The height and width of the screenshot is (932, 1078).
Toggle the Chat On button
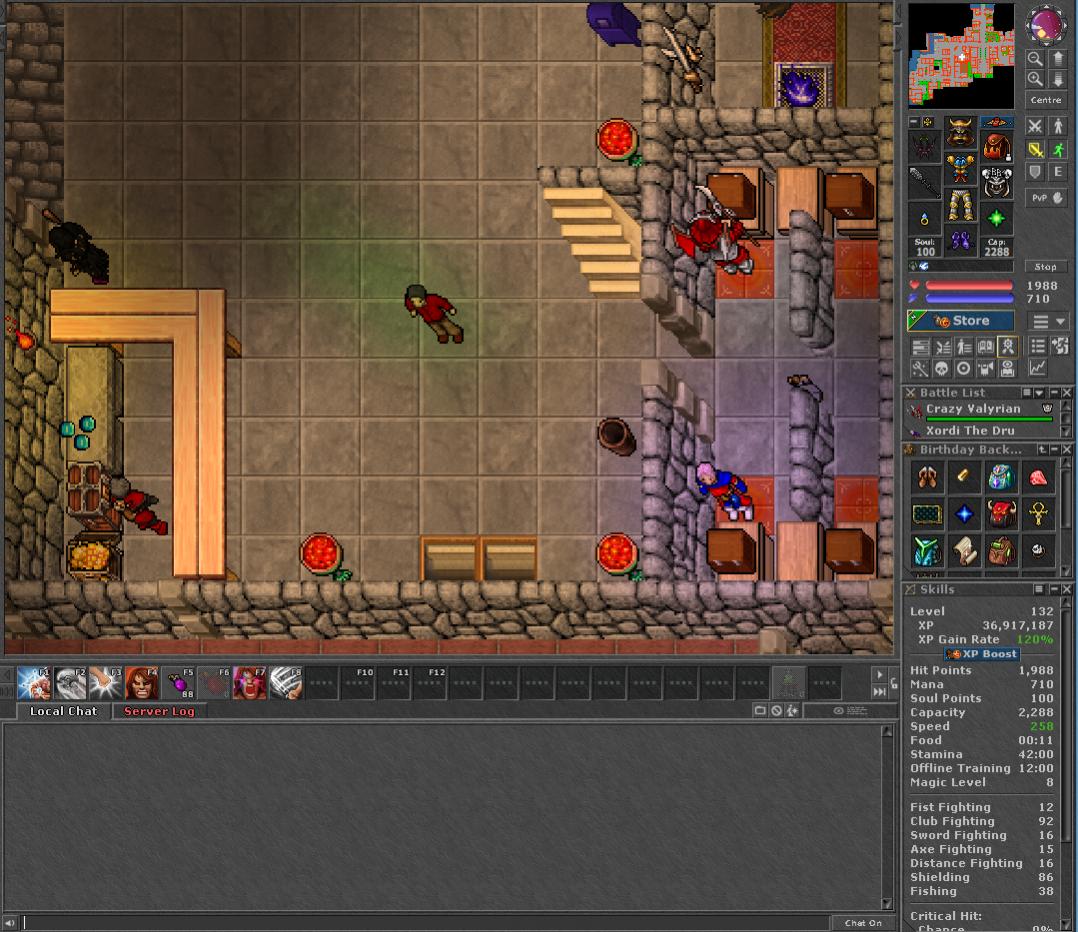point(863,923)
